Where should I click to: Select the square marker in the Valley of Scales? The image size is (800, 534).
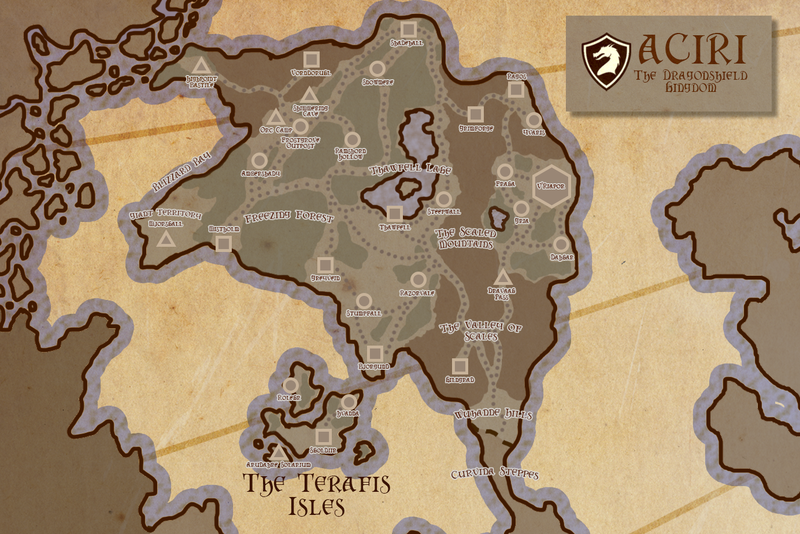point(459,365)
